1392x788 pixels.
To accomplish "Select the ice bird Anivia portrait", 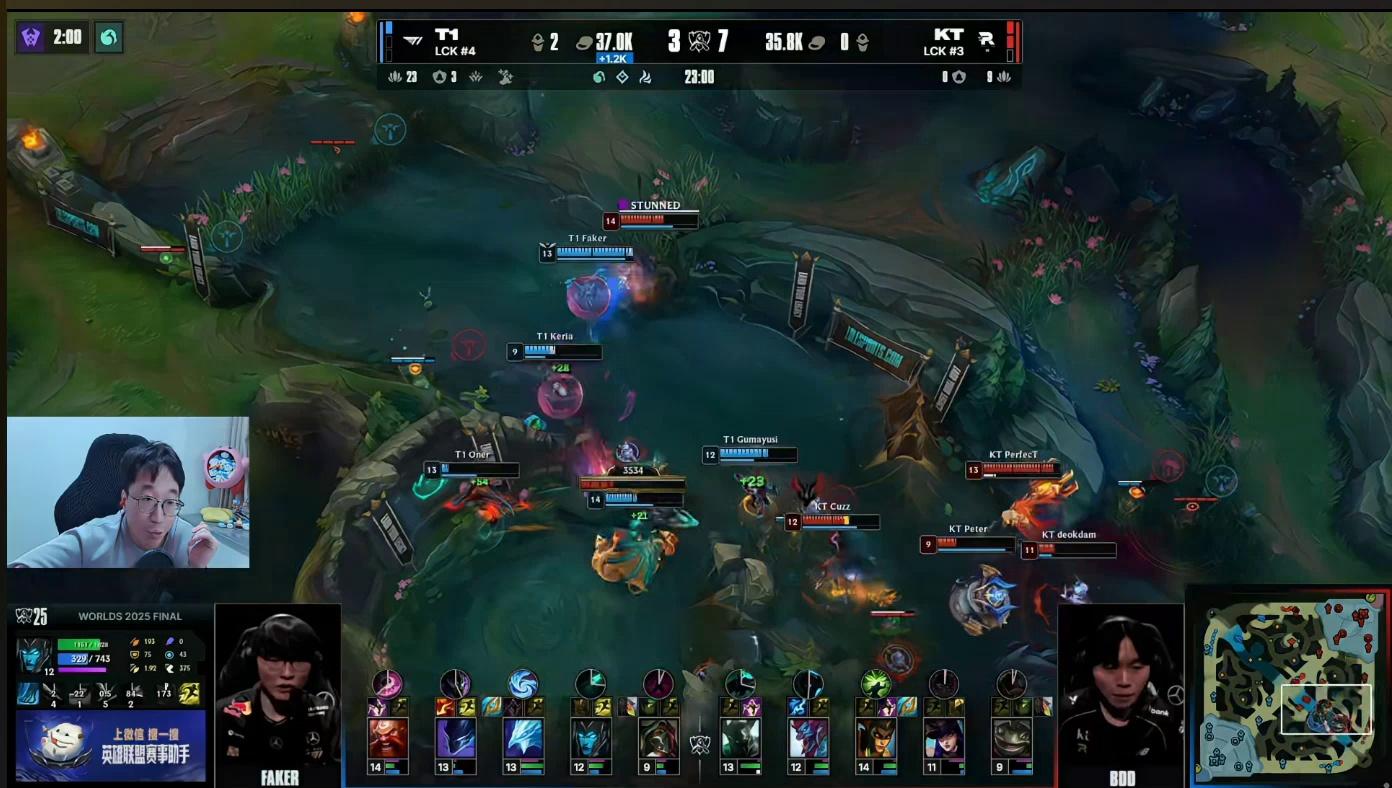I will click(x=523, y=739).
